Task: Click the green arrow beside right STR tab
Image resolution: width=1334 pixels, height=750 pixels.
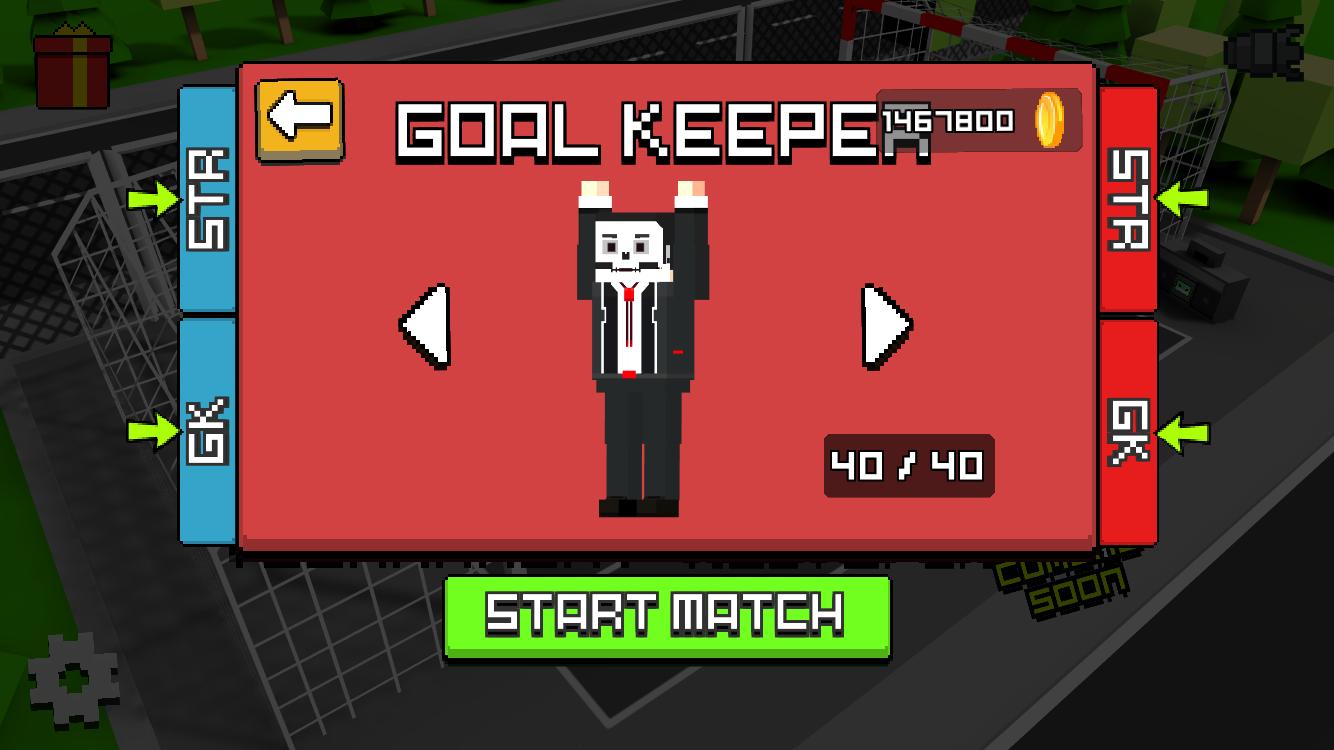Action: click(1180, 200)
